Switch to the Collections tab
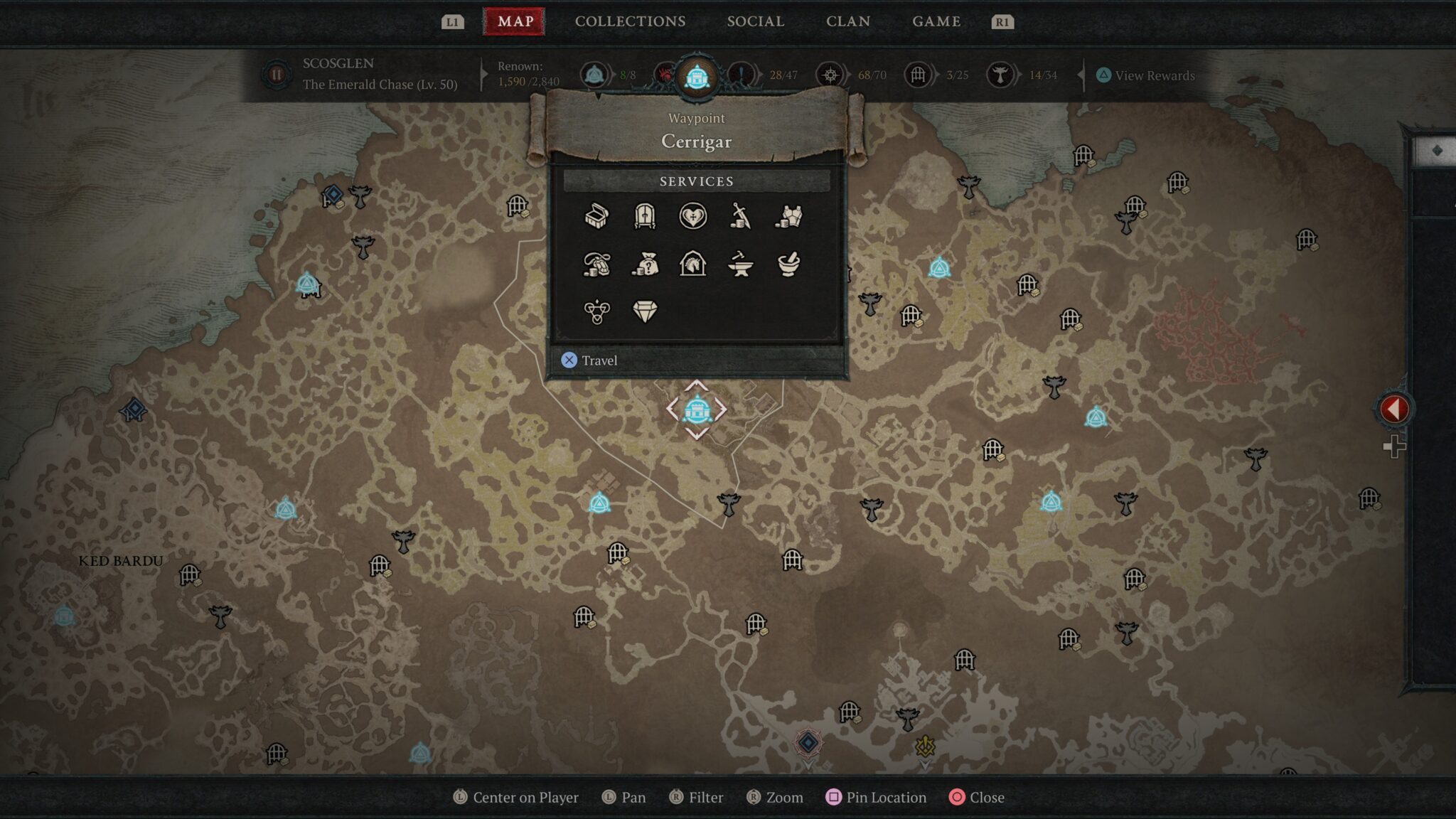 [x=630, y=21]
